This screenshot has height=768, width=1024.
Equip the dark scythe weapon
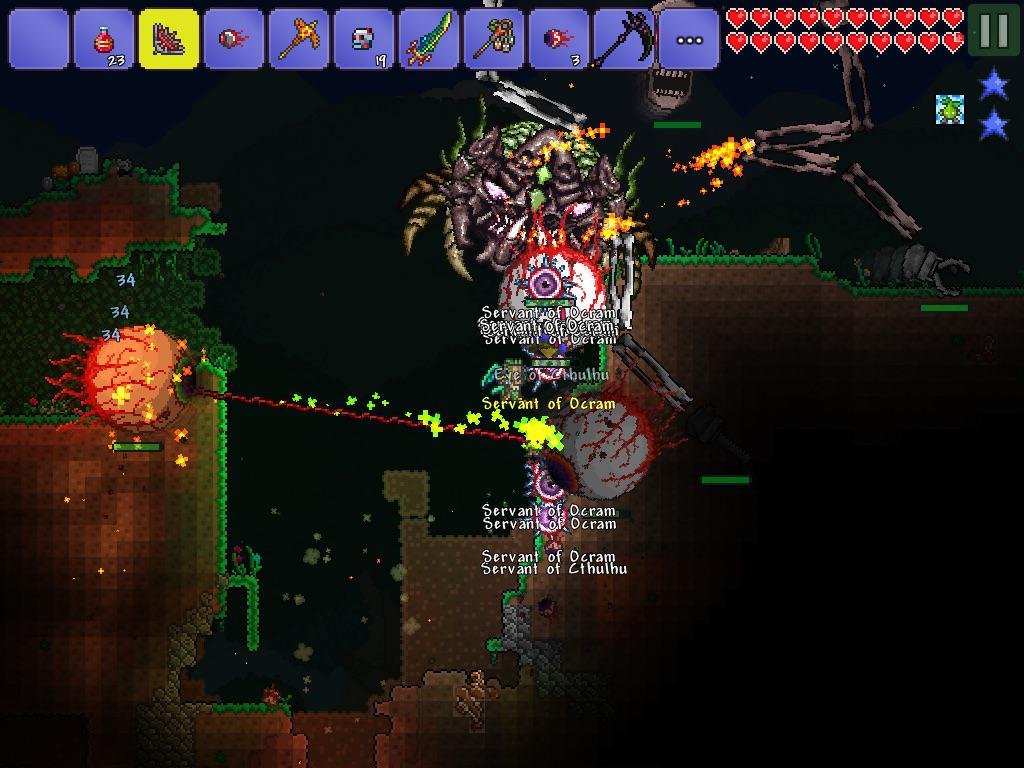pos(624,39)
